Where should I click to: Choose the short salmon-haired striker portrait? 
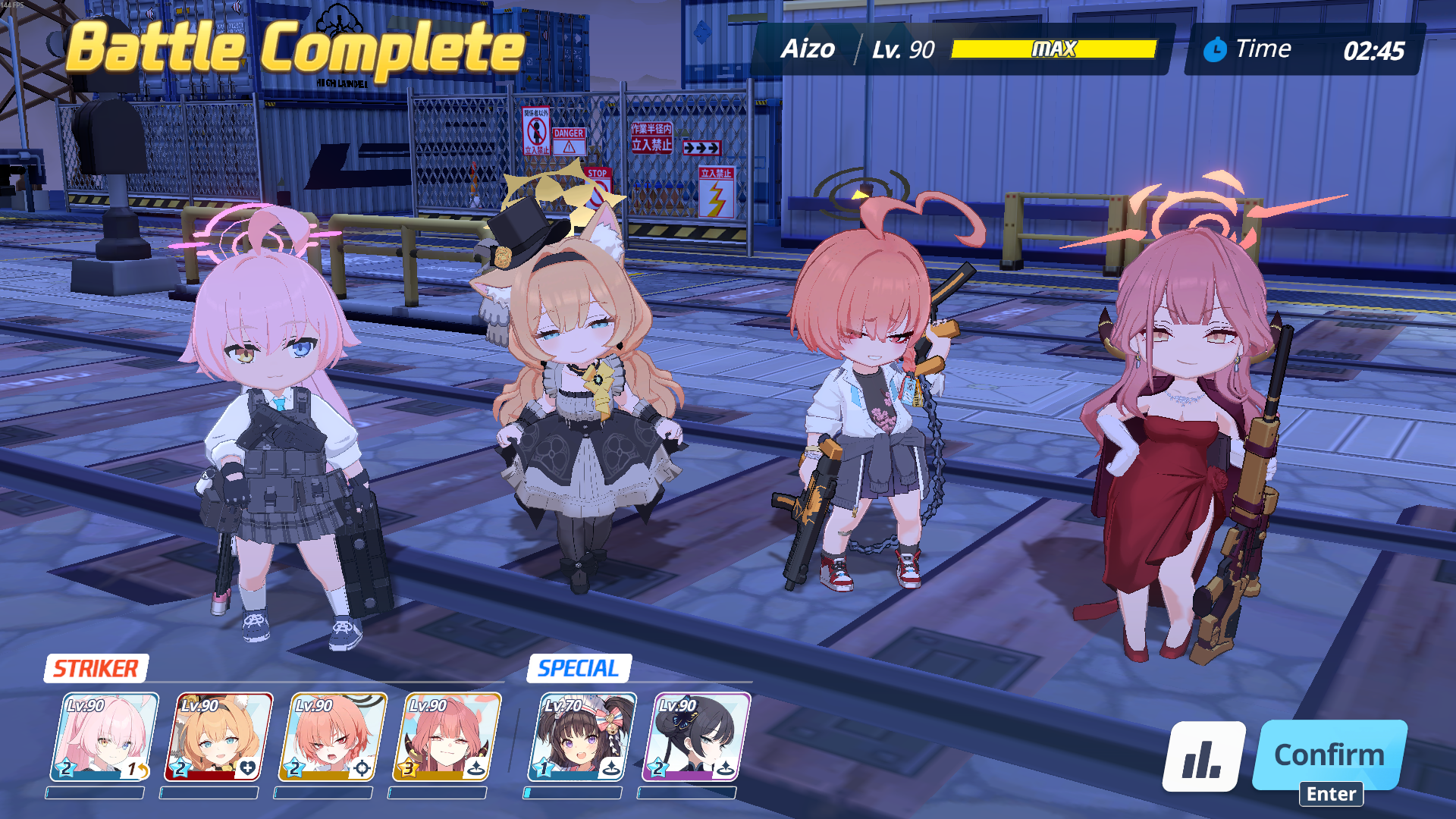332,736
